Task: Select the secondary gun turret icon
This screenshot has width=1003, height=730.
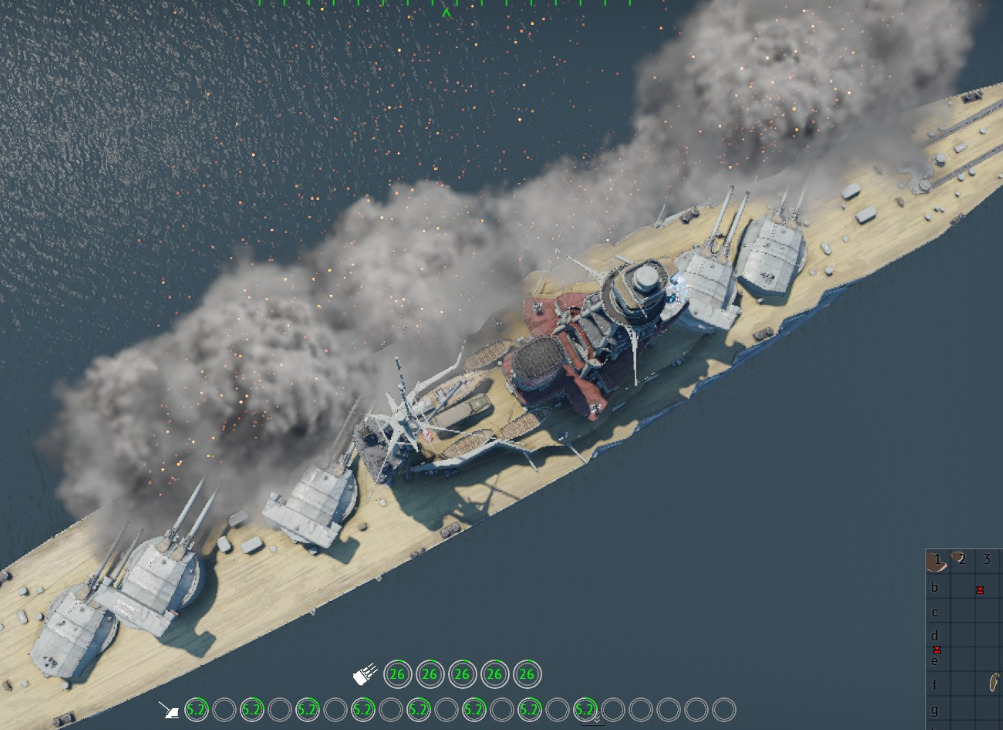Action: pos(169,710)
